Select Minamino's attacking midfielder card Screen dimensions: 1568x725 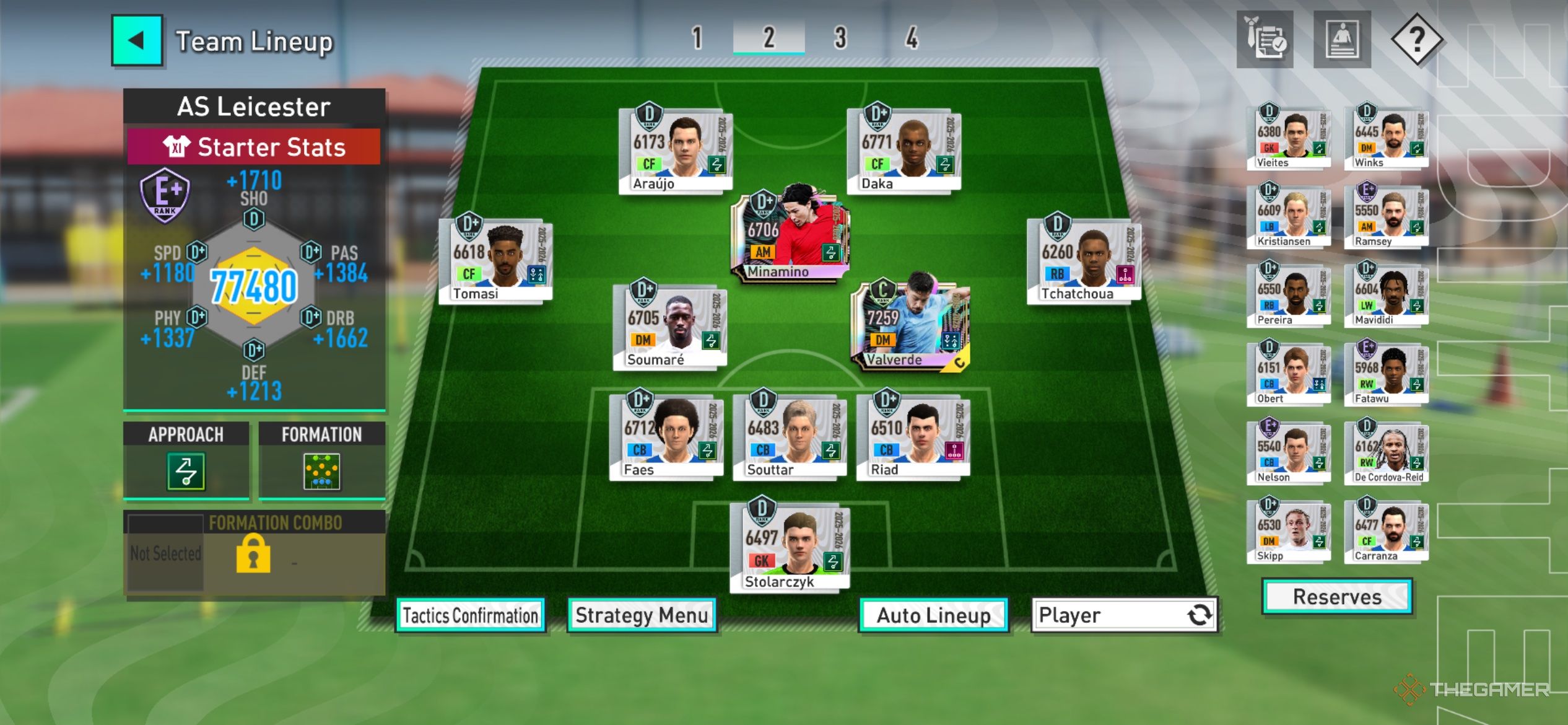(790, 234)
